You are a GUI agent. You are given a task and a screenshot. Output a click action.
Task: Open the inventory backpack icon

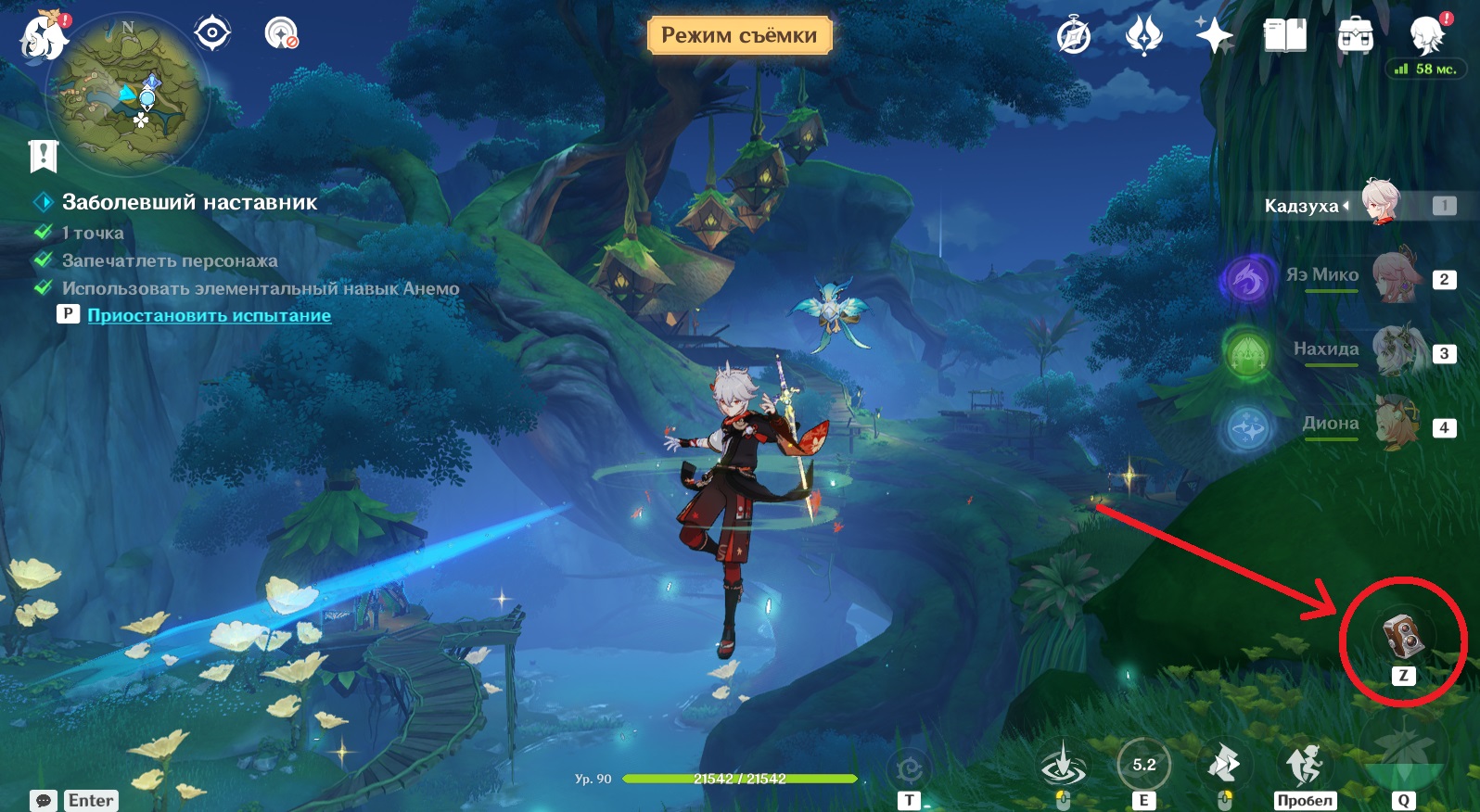click(x=1355, y=36)
